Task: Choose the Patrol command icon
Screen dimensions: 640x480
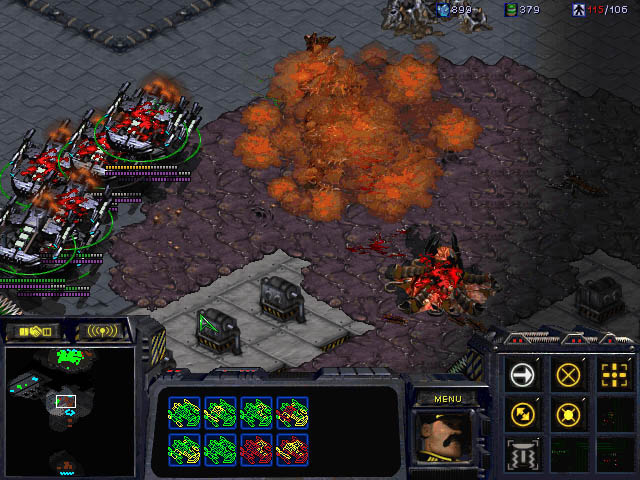Action: pyautogui.click(x=522, y=412)
